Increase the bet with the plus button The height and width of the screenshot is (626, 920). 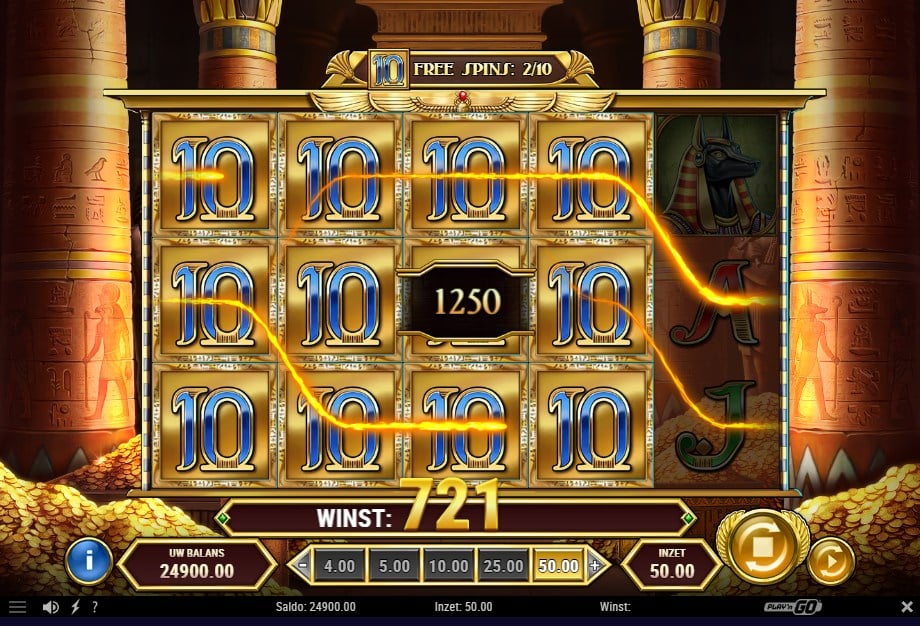[x=594, y=566]
